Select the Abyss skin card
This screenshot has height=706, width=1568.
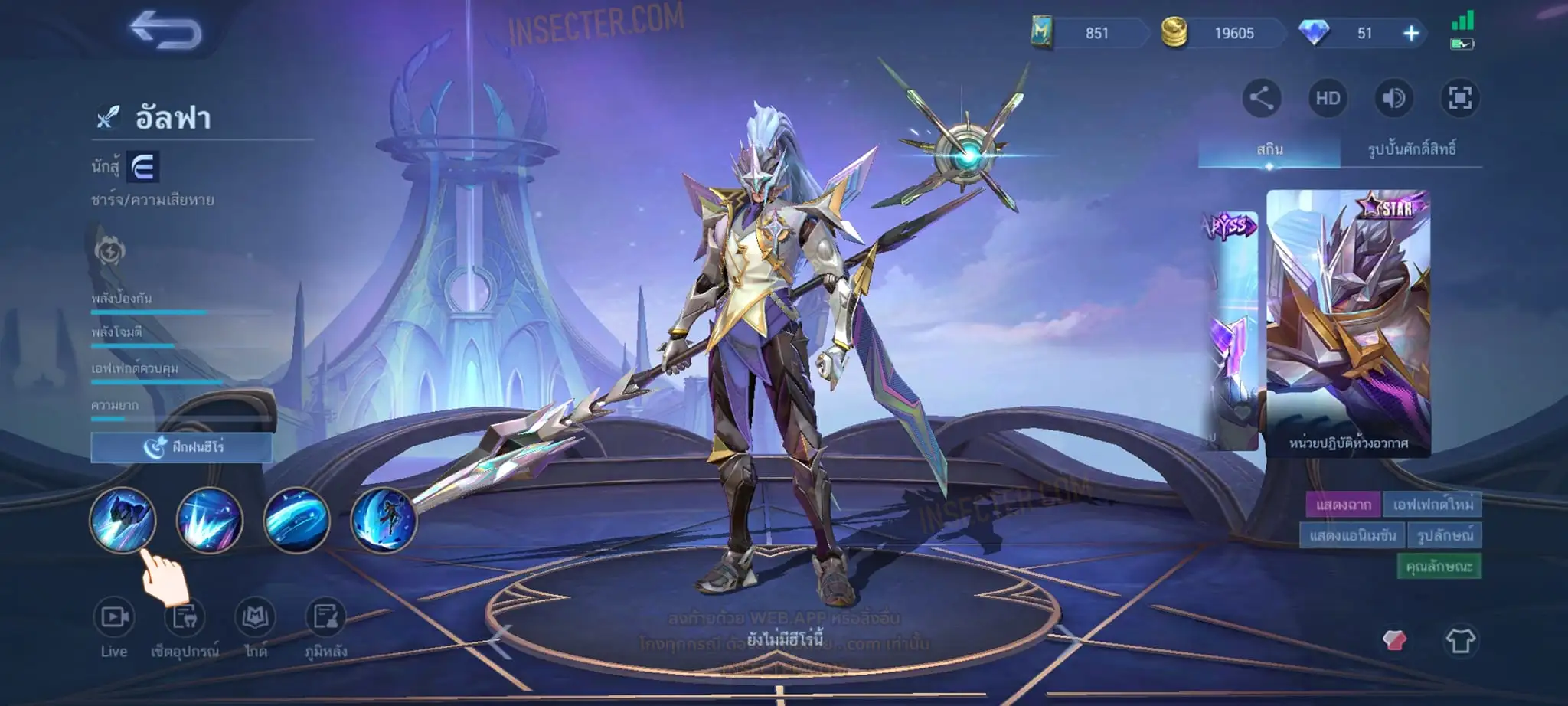pos(1231,329)
